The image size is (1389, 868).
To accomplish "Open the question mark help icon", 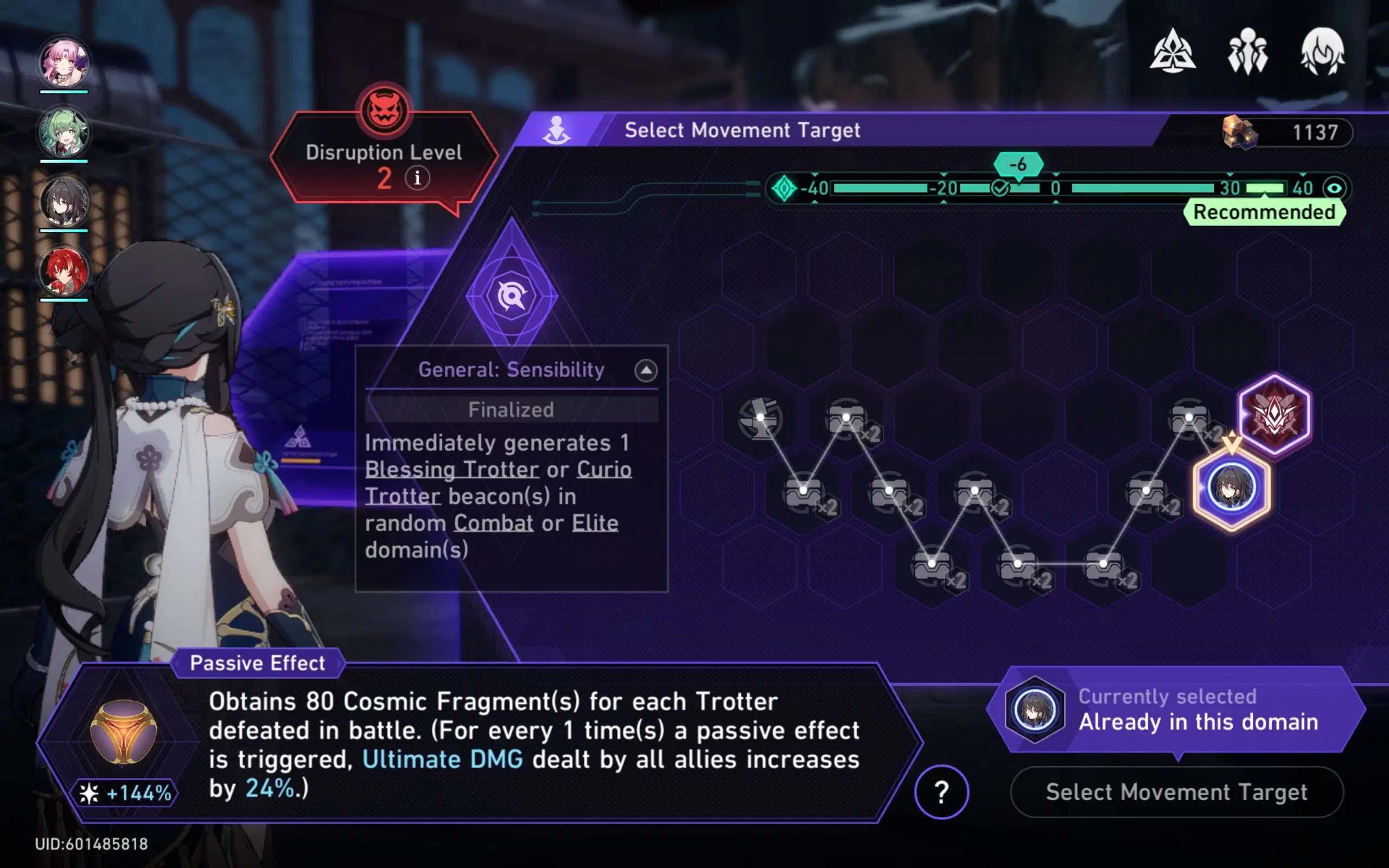I will 941,792.
